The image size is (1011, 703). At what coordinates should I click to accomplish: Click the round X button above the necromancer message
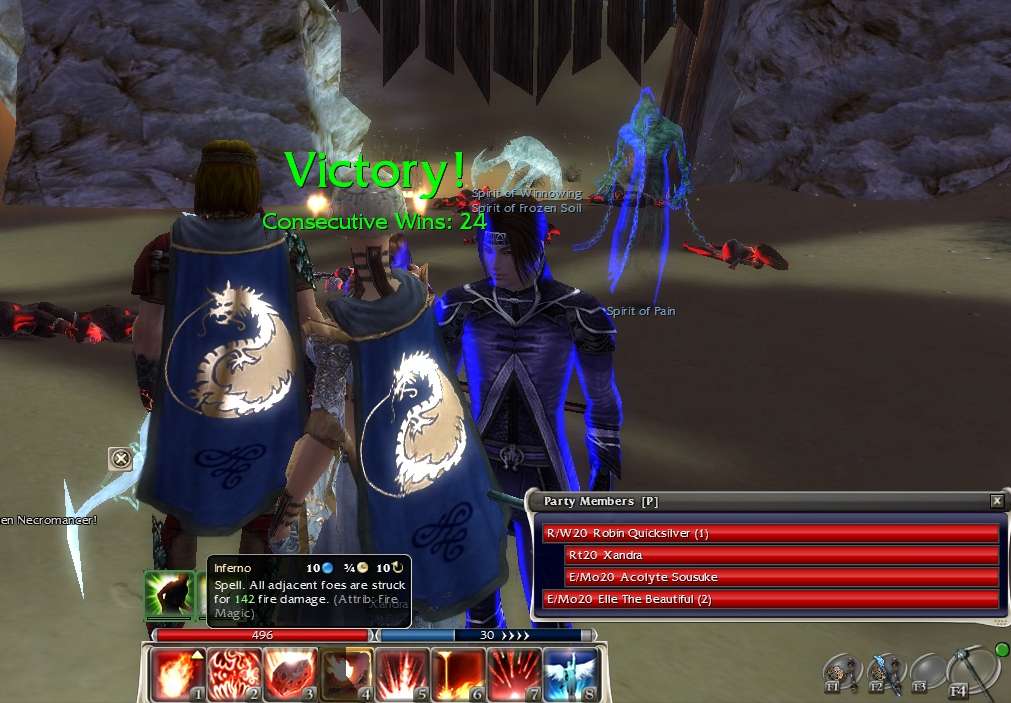pos(120,459)
